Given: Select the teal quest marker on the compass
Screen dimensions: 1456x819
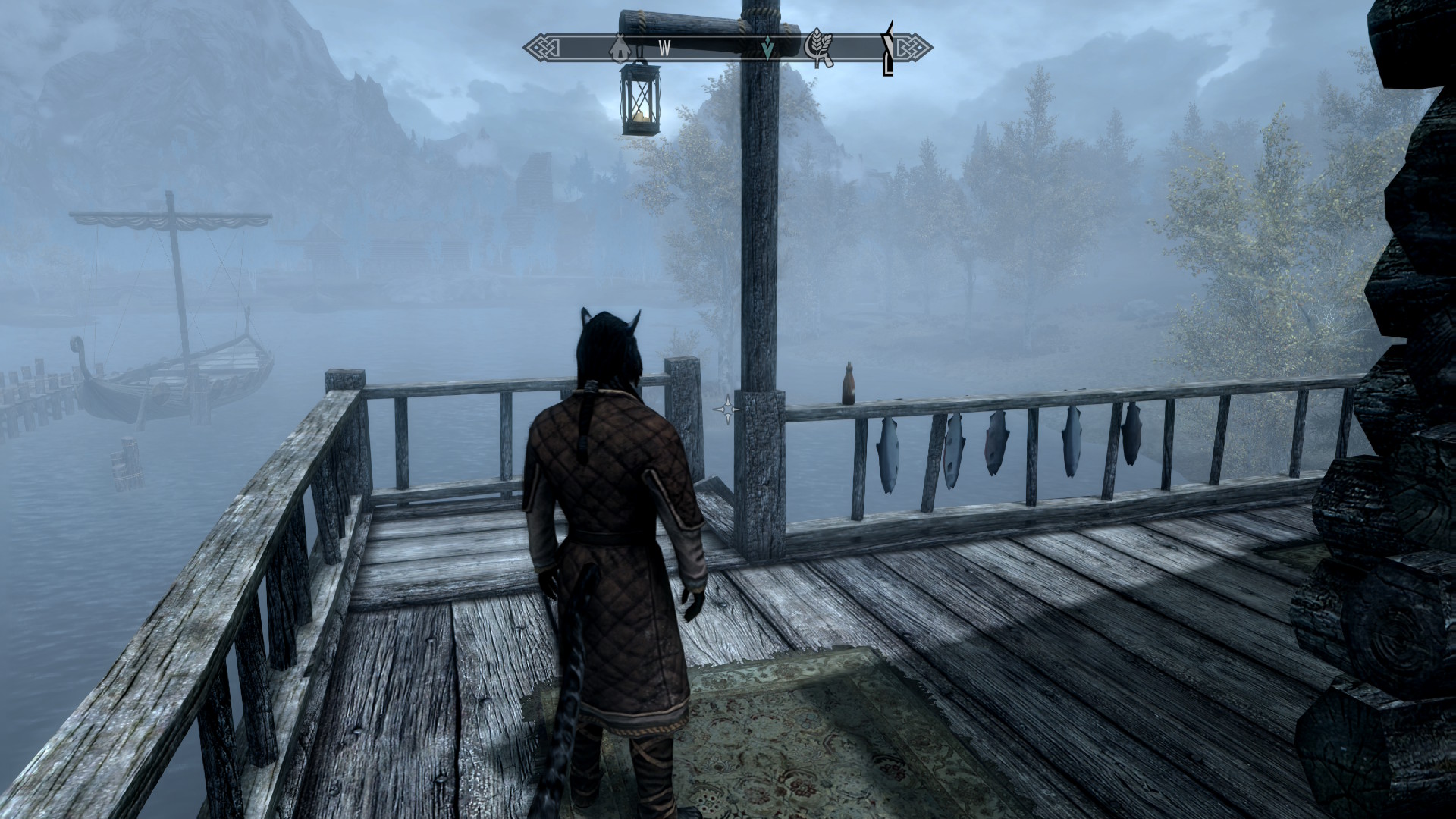Looking at the screenshot, I should [x=768, y=49].
